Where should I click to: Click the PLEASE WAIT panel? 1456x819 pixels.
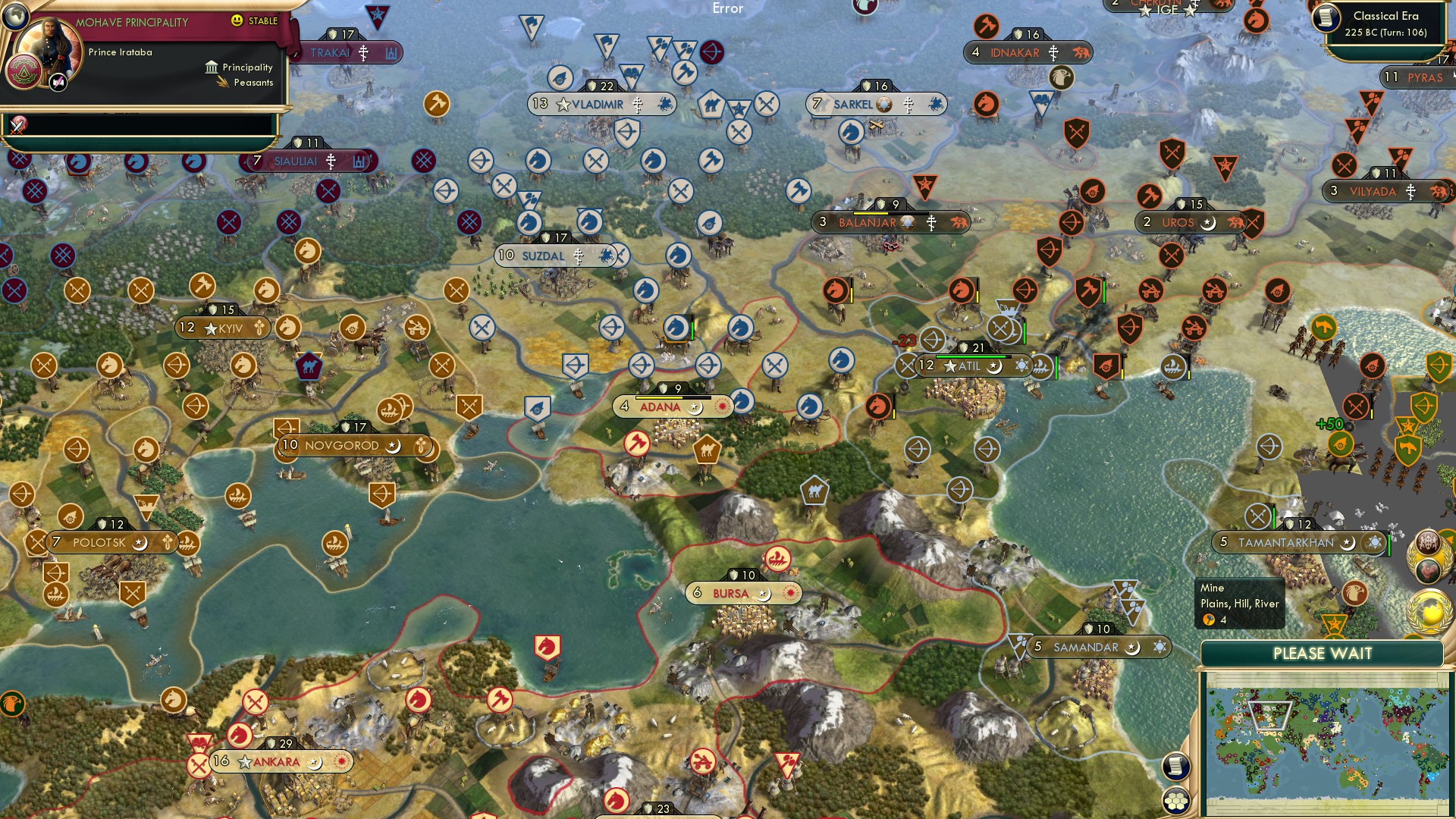pyautogui.click(x=1323, y=653)
